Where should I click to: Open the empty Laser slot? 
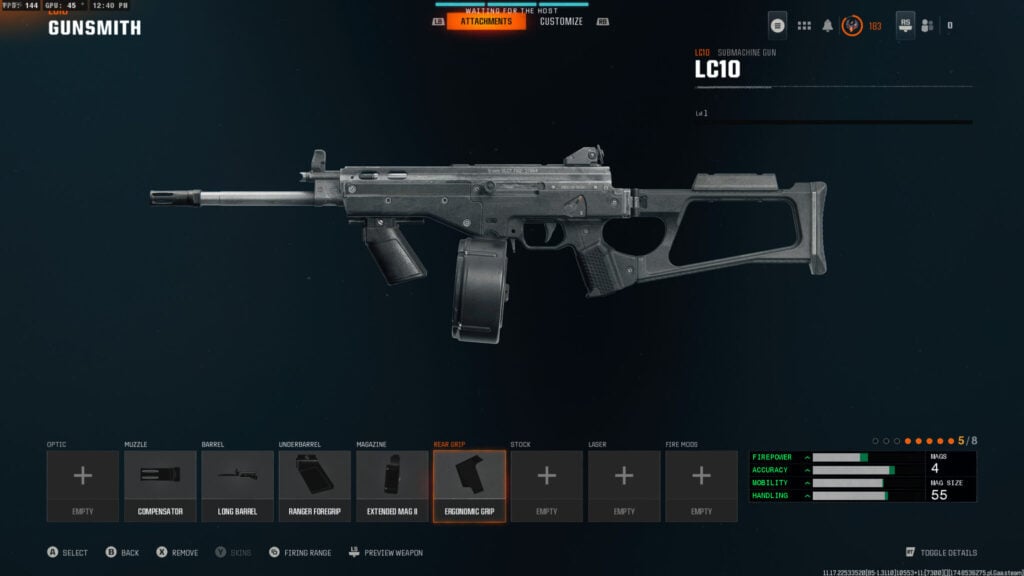624,485
